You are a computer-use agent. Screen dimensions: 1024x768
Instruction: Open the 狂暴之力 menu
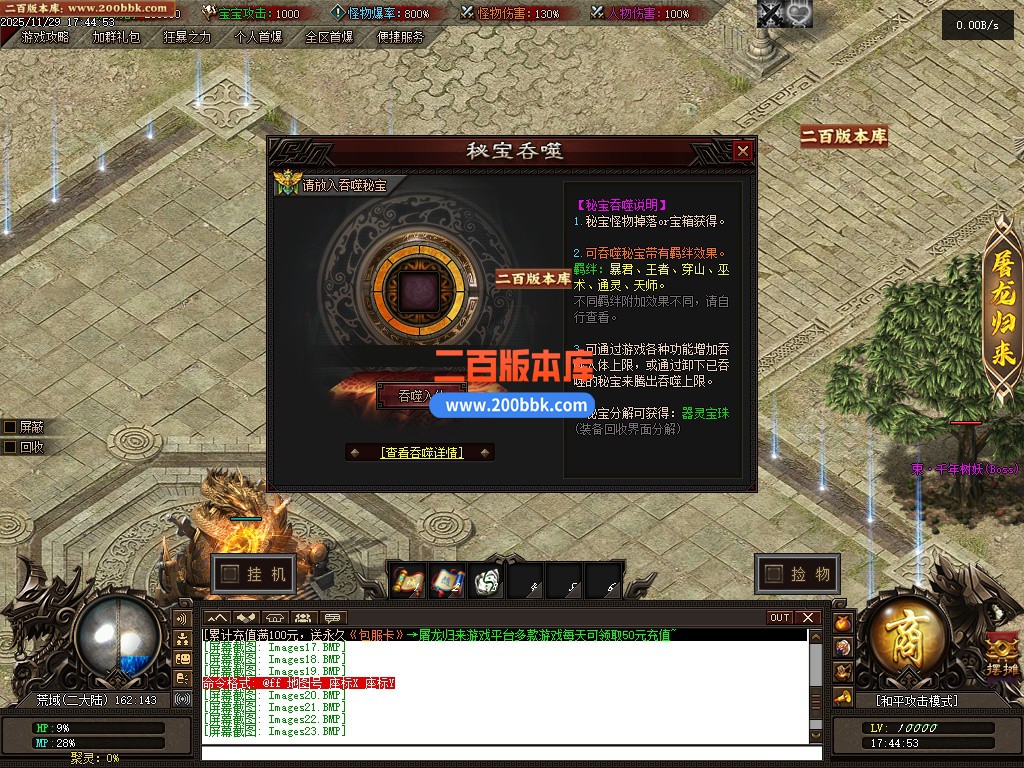pos(187,37)
